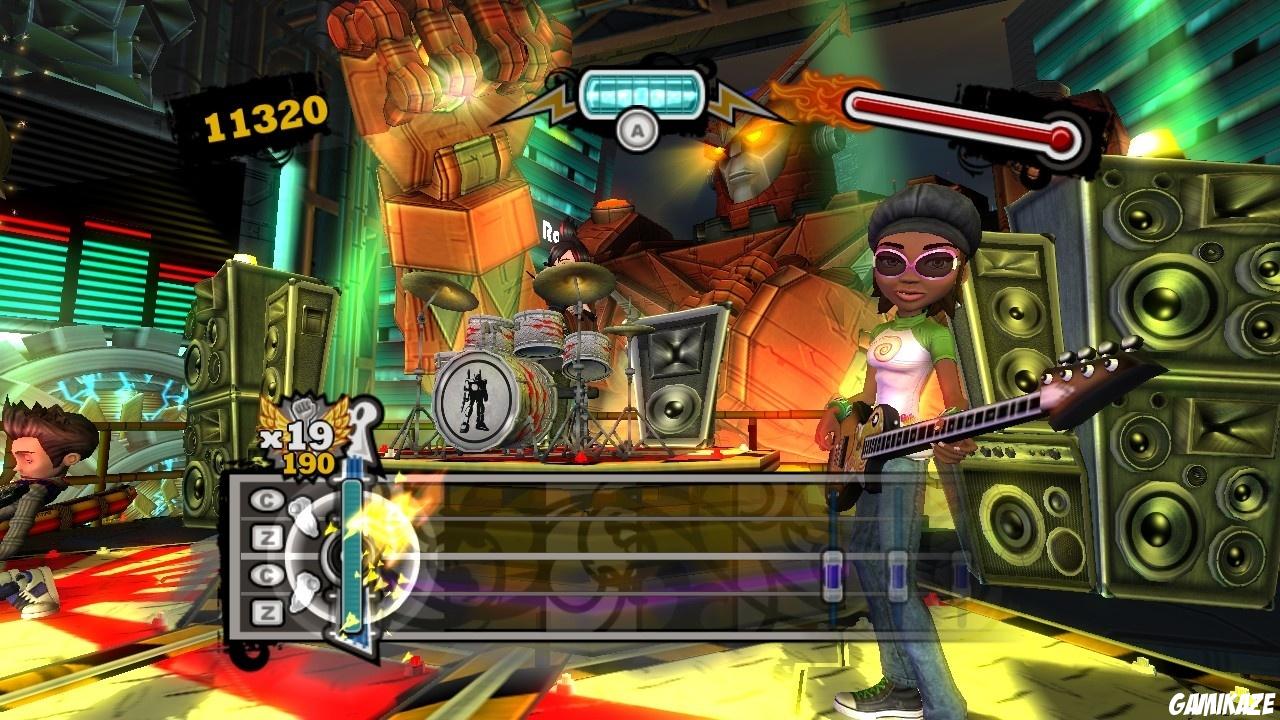Click the Gamikaze watermark link
Screen dimensions: 1280x720
(x=1220, y=701)
